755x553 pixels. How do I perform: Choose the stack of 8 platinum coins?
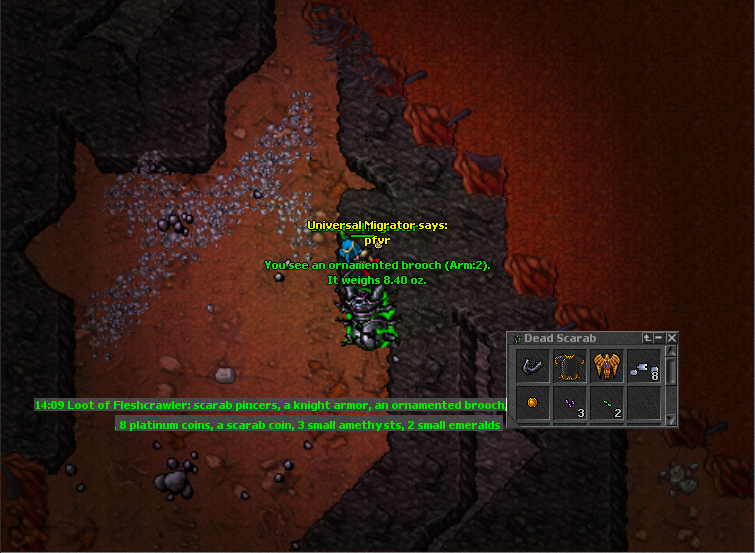tap(643, 366)
